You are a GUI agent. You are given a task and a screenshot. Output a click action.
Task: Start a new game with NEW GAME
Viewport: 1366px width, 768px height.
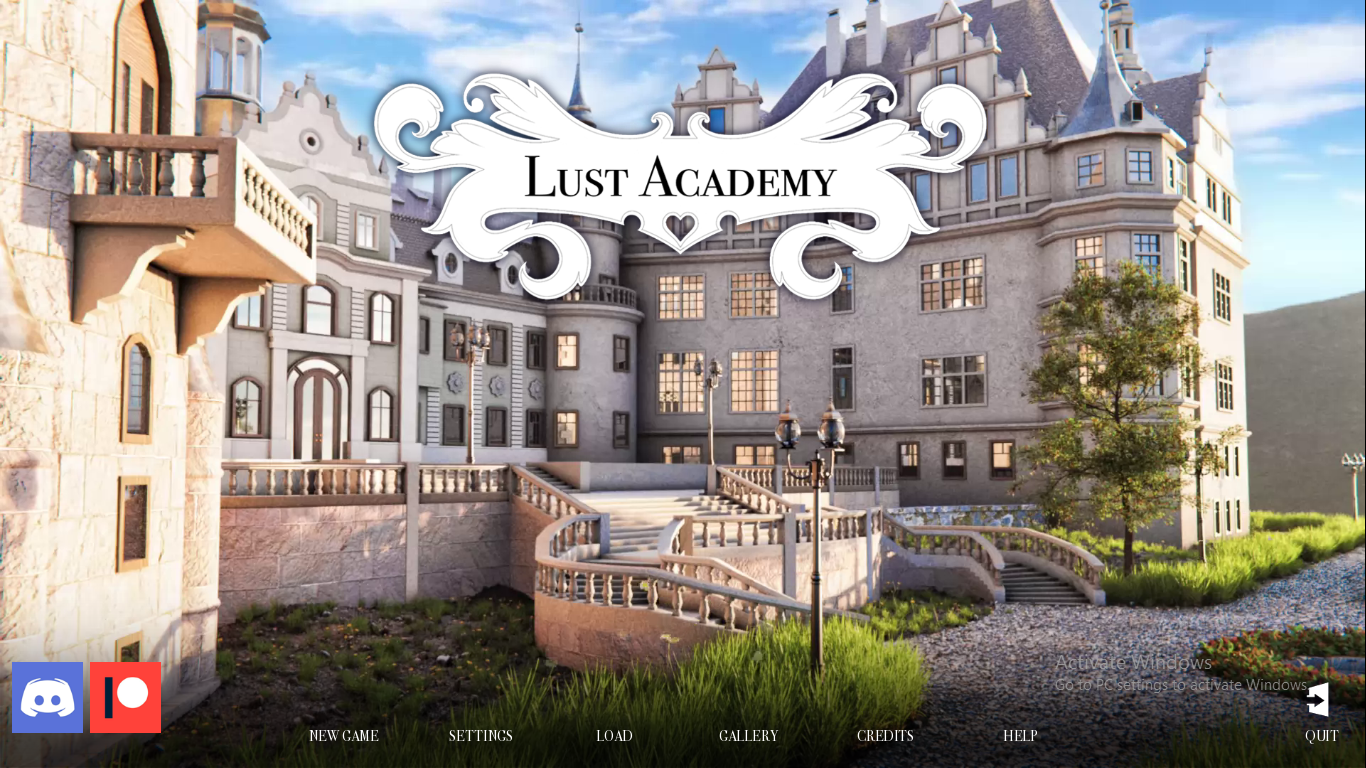point(343,736)
